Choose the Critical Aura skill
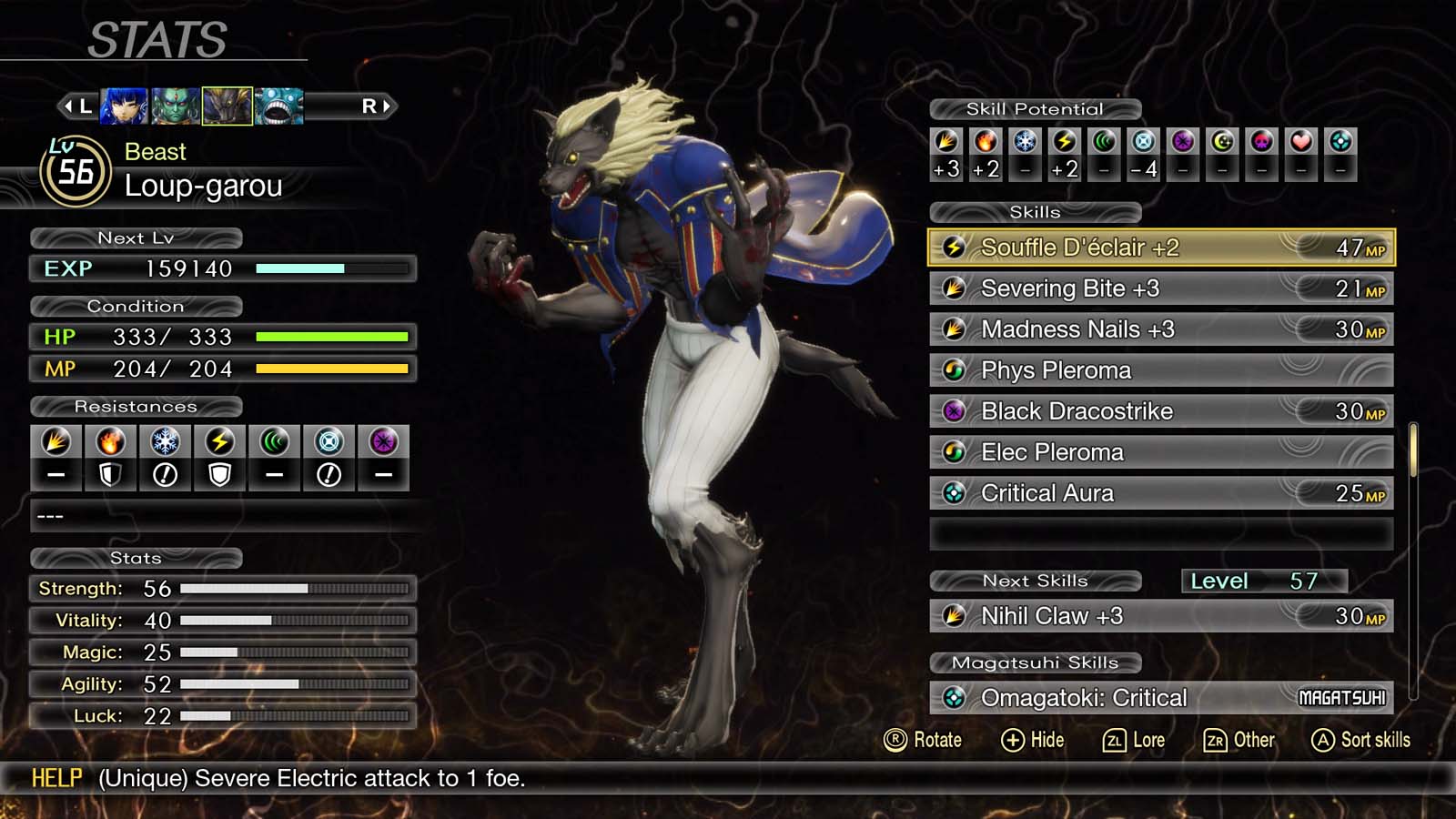1456x819 pixels. [1160, 493]
